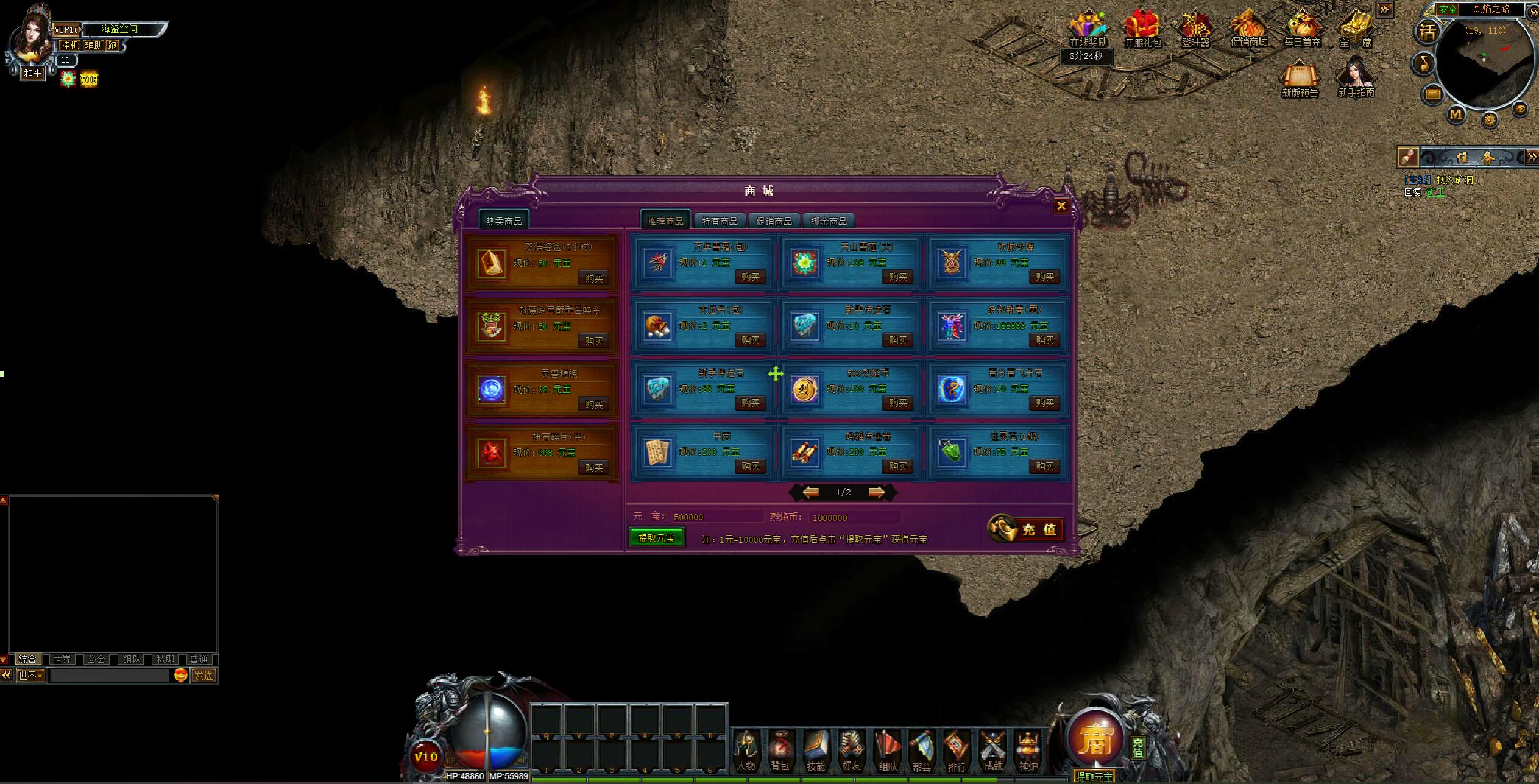Open the 新手指南 beginner guide
The height and width of the screenshot is (784, 1539).
(1356, 78)
